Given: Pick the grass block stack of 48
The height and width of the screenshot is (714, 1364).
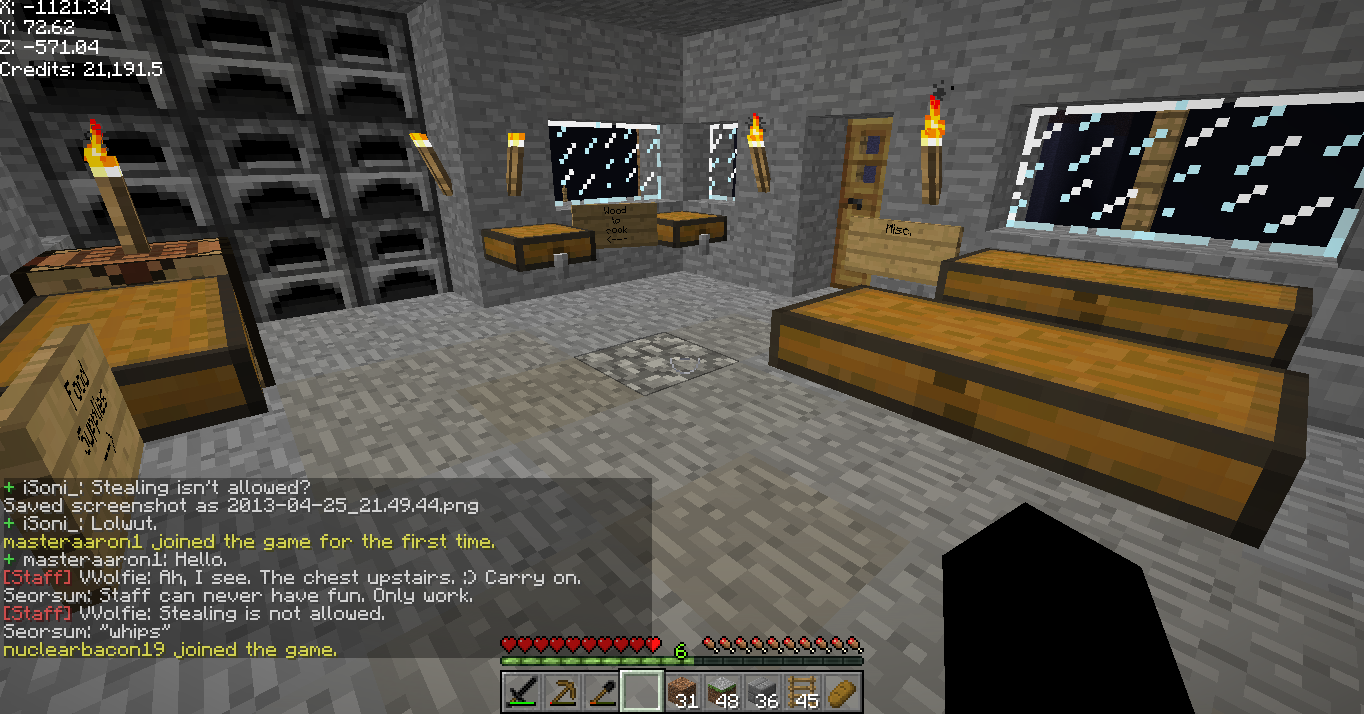Looking at the screenshot, I should click(721, 691).
